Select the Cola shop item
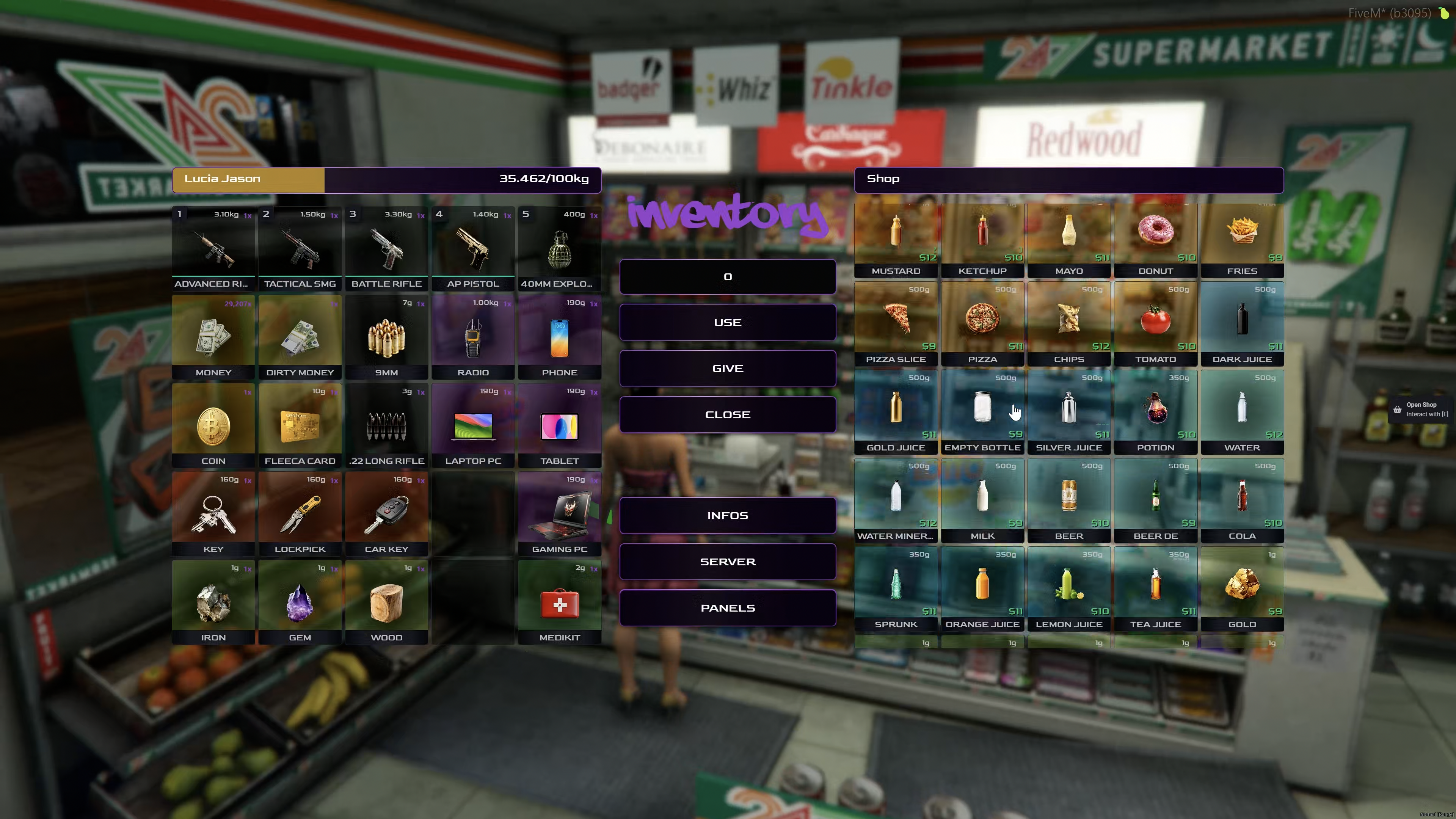This screenshot has height=819, width=1456. [x=1242, y=500]
